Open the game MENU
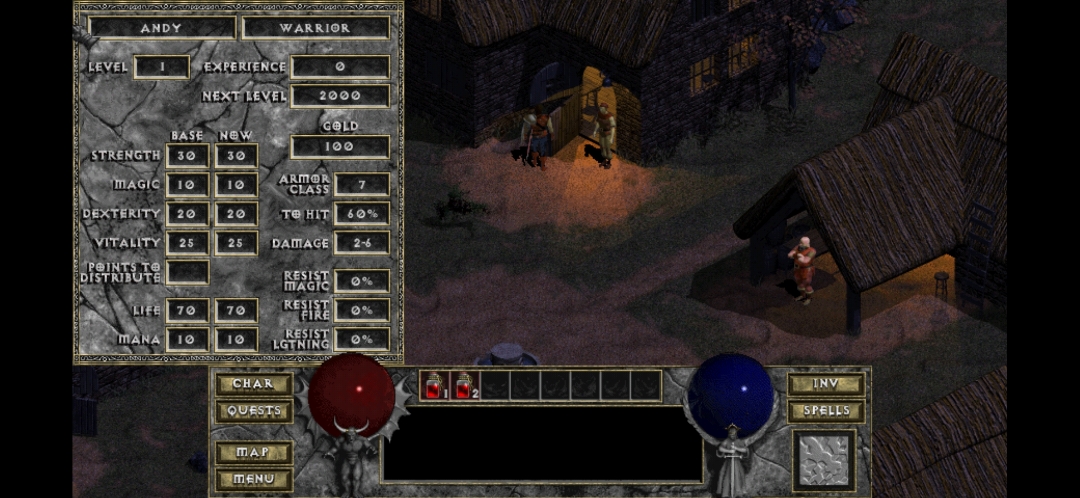This screenshot has width=1080, height=498. point(253,479)
